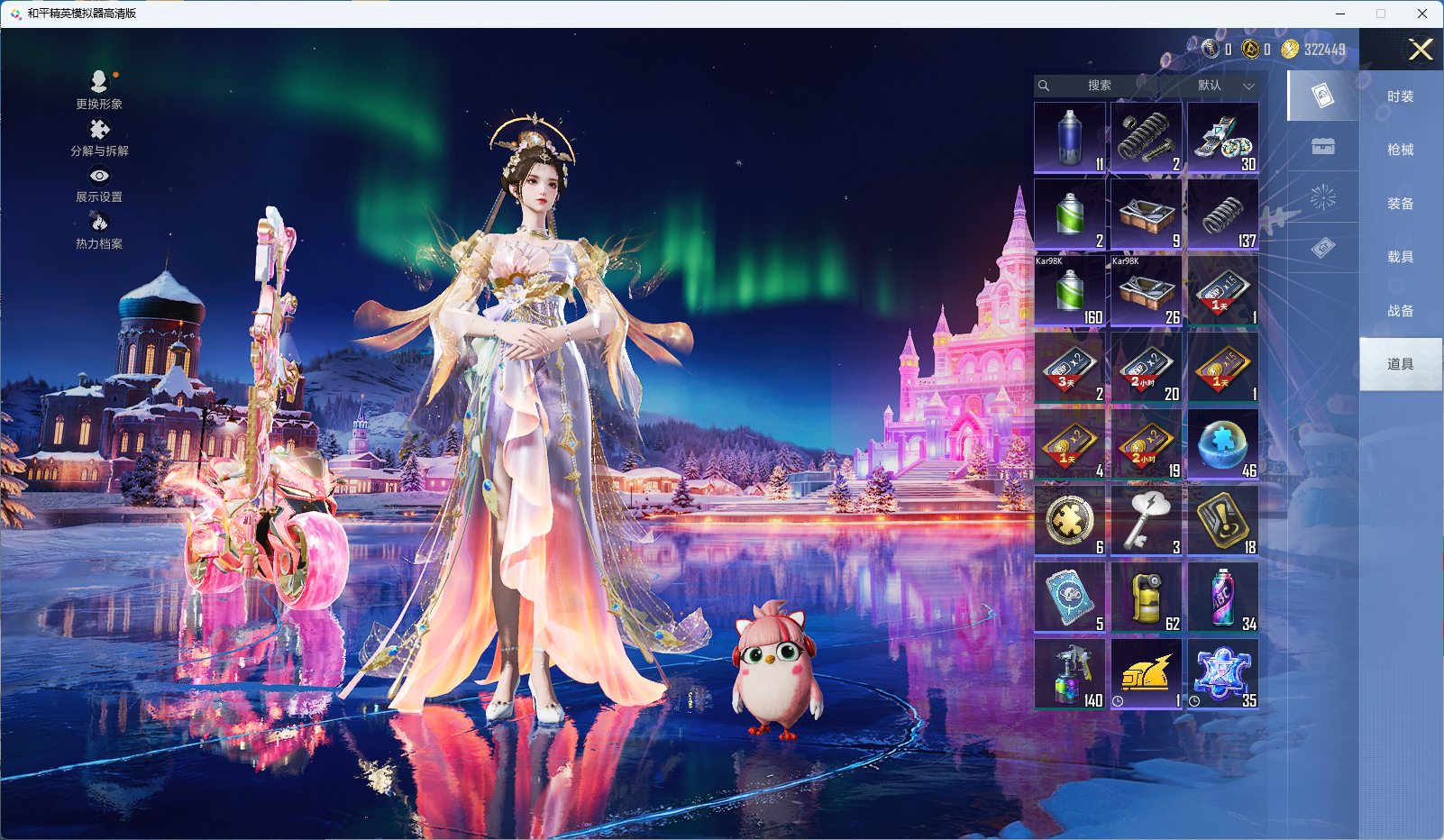Switch to the 战备 tab
Viewport: 1444px width, 840px height.
pos(1400,311)
